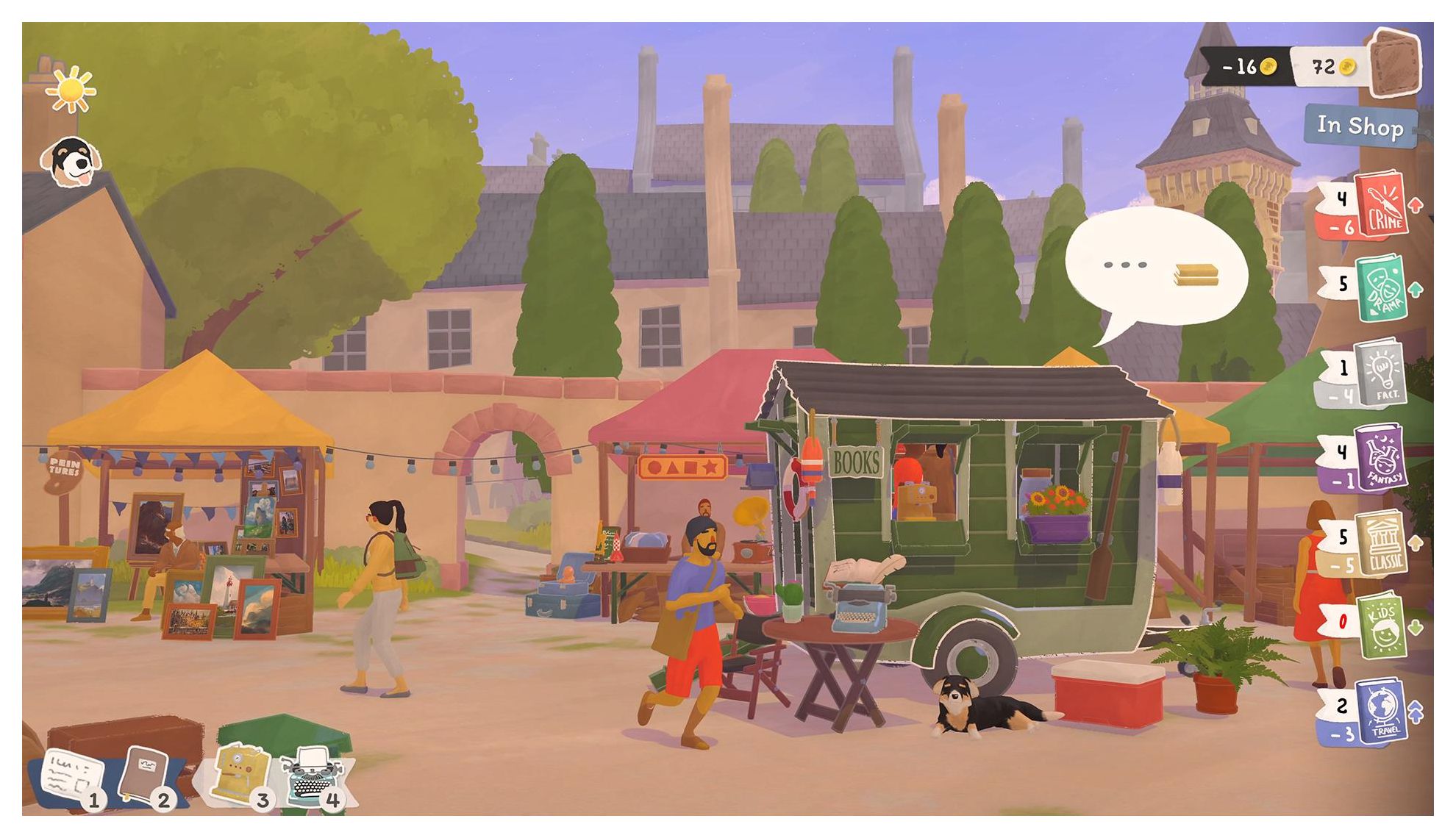This screenshot has height=838, width=1456.
Task: Choose the yellow coffee machine slot 3
Action: pyautogui.click(x=238, y=772)
